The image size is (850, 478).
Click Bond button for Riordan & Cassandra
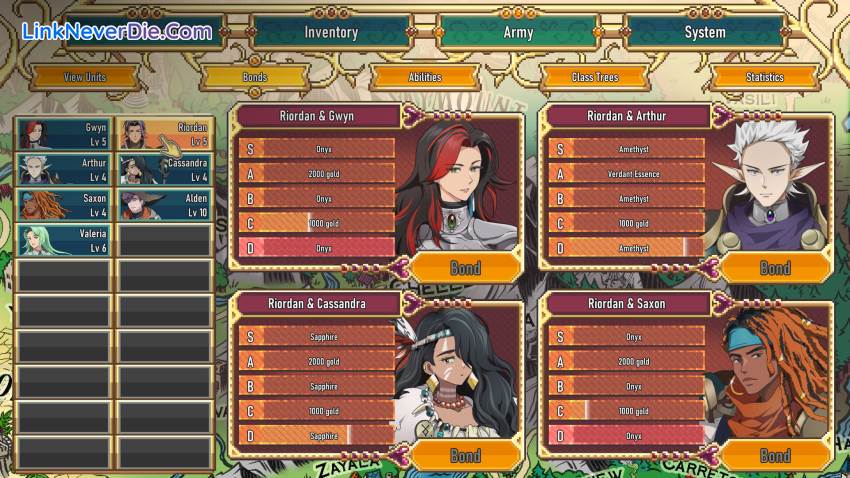(465, 455)
